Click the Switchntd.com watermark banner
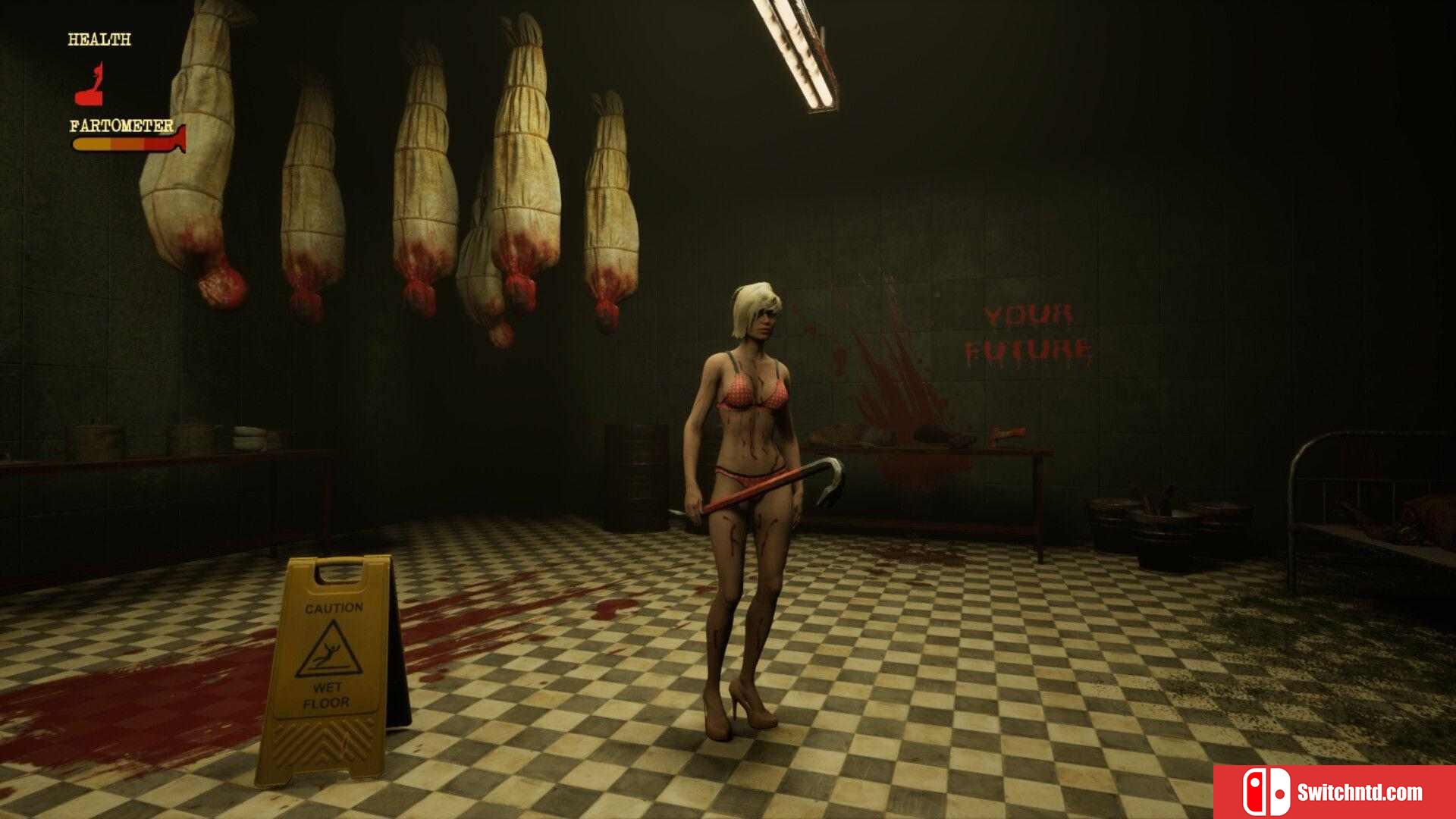 1334,792
